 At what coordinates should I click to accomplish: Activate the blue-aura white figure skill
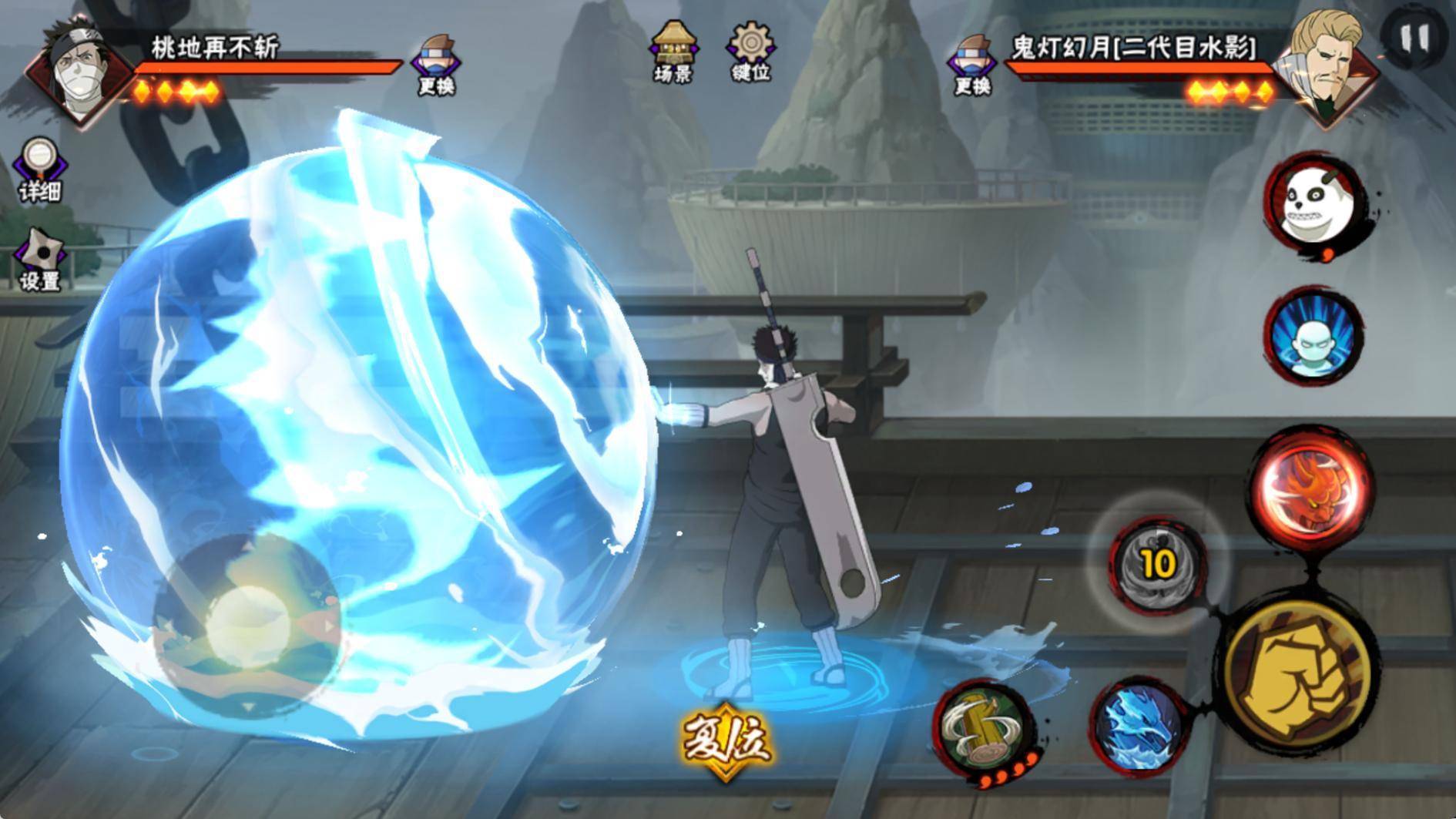1313,337
